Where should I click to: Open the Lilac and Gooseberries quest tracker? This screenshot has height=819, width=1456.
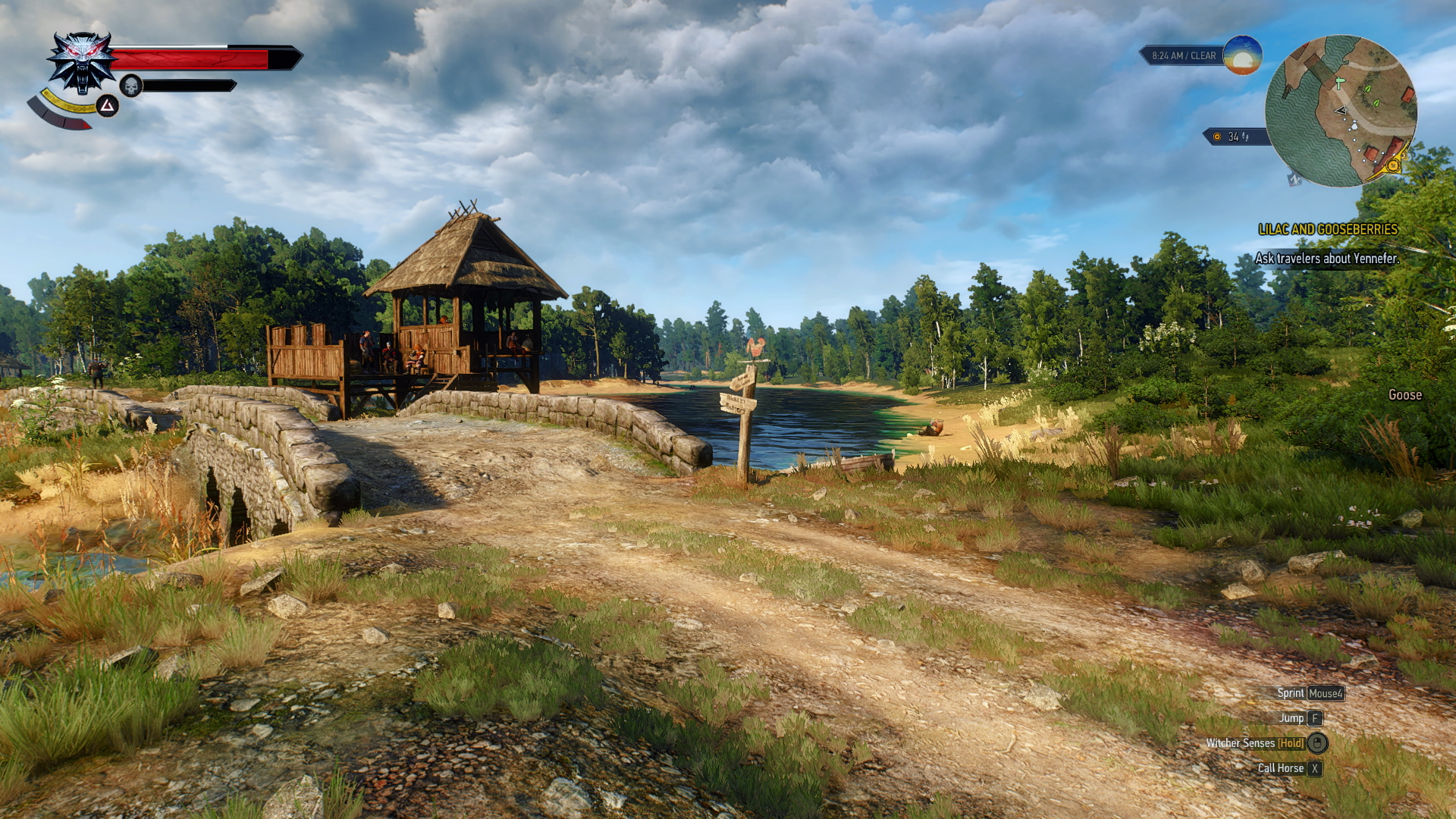pos(1327,229)
